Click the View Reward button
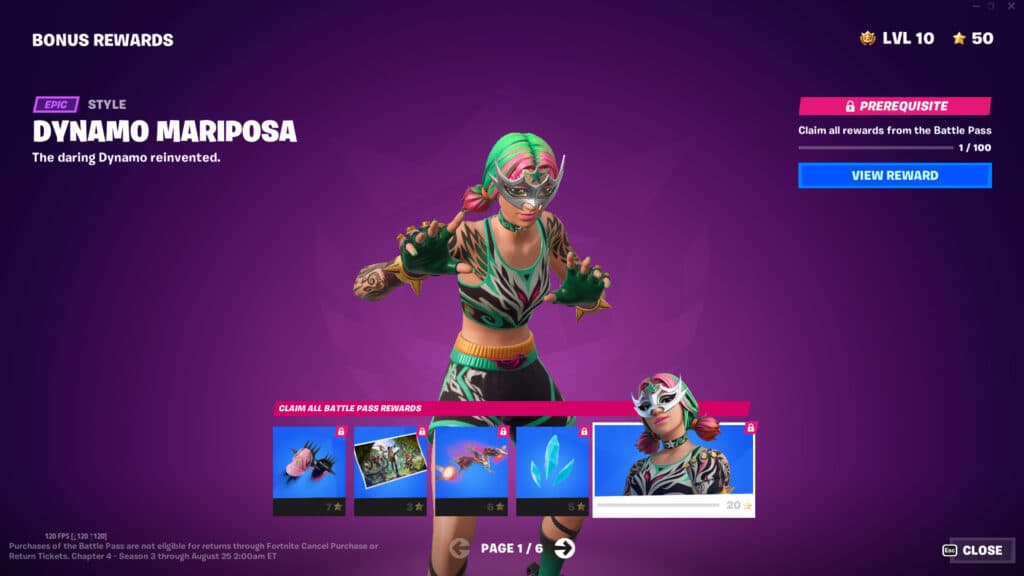 coord(894,176)
